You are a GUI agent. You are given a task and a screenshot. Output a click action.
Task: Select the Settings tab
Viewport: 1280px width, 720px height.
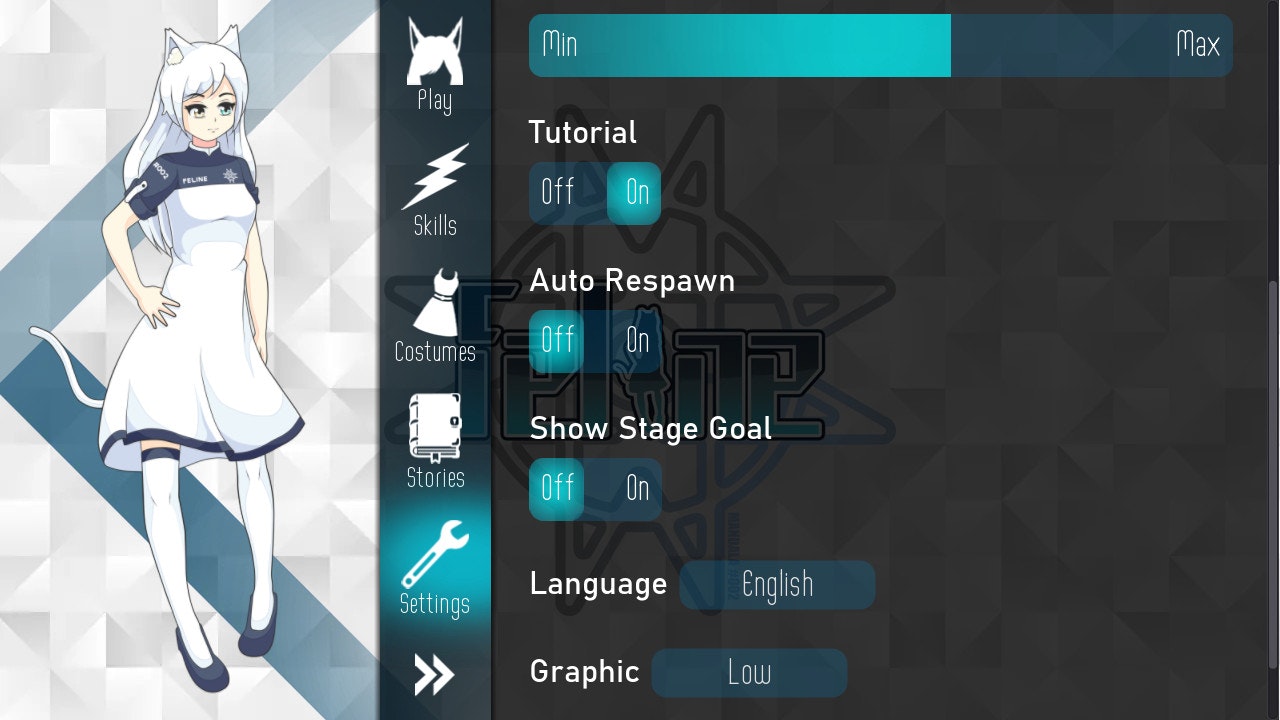[435, 568]
